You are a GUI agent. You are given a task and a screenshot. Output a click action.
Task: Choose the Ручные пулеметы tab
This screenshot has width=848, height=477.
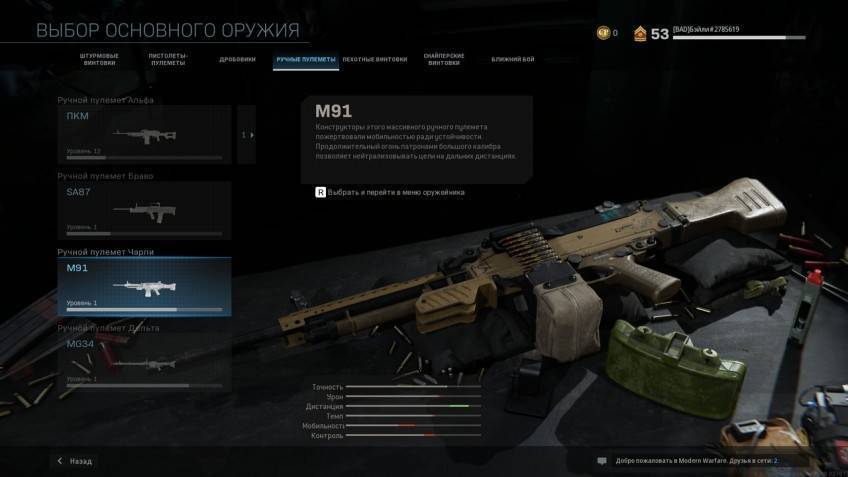point(306,59)
